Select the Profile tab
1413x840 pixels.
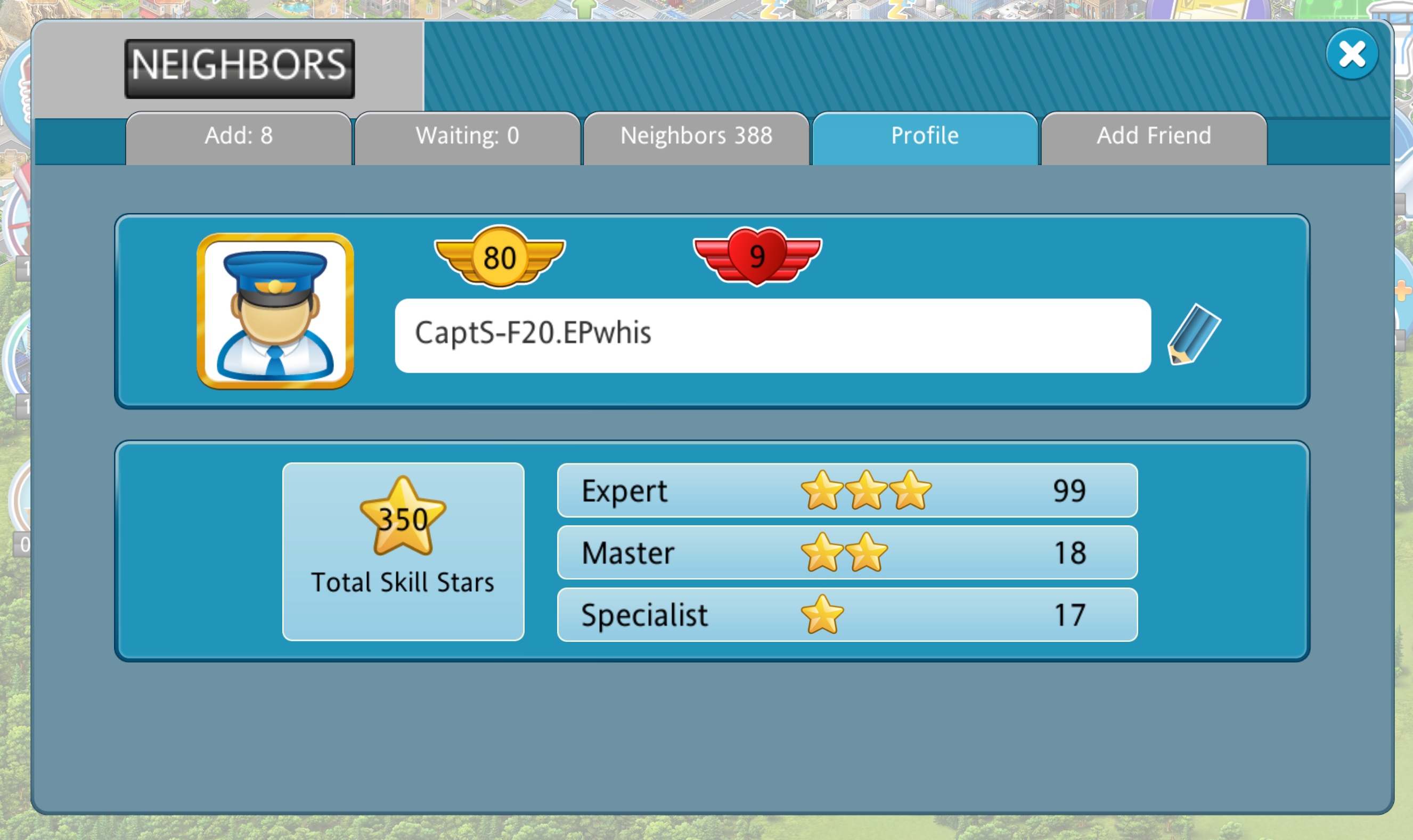coord(924,137)
